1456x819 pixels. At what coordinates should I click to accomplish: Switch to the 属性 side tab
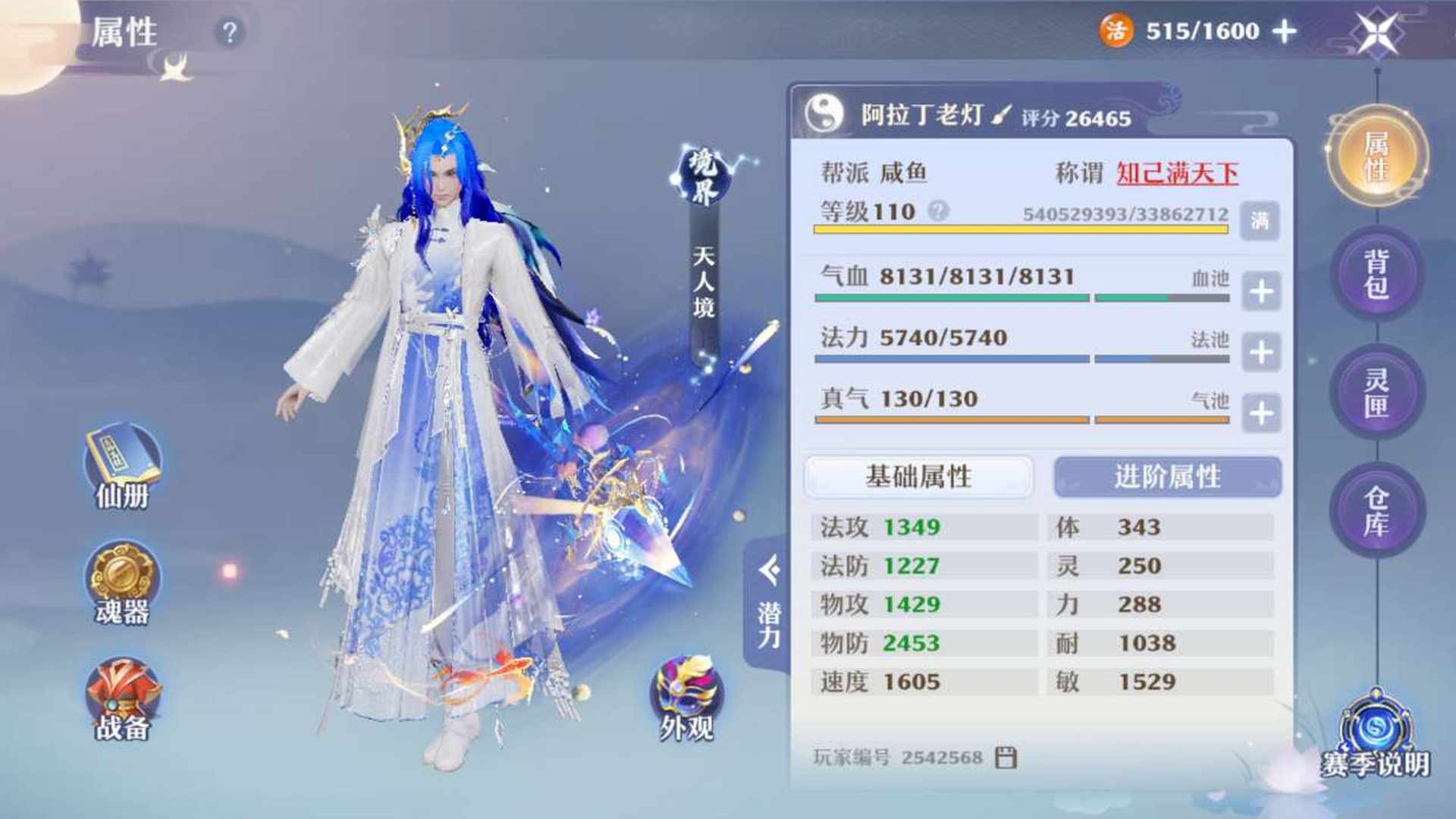[x=1377, y=155]
